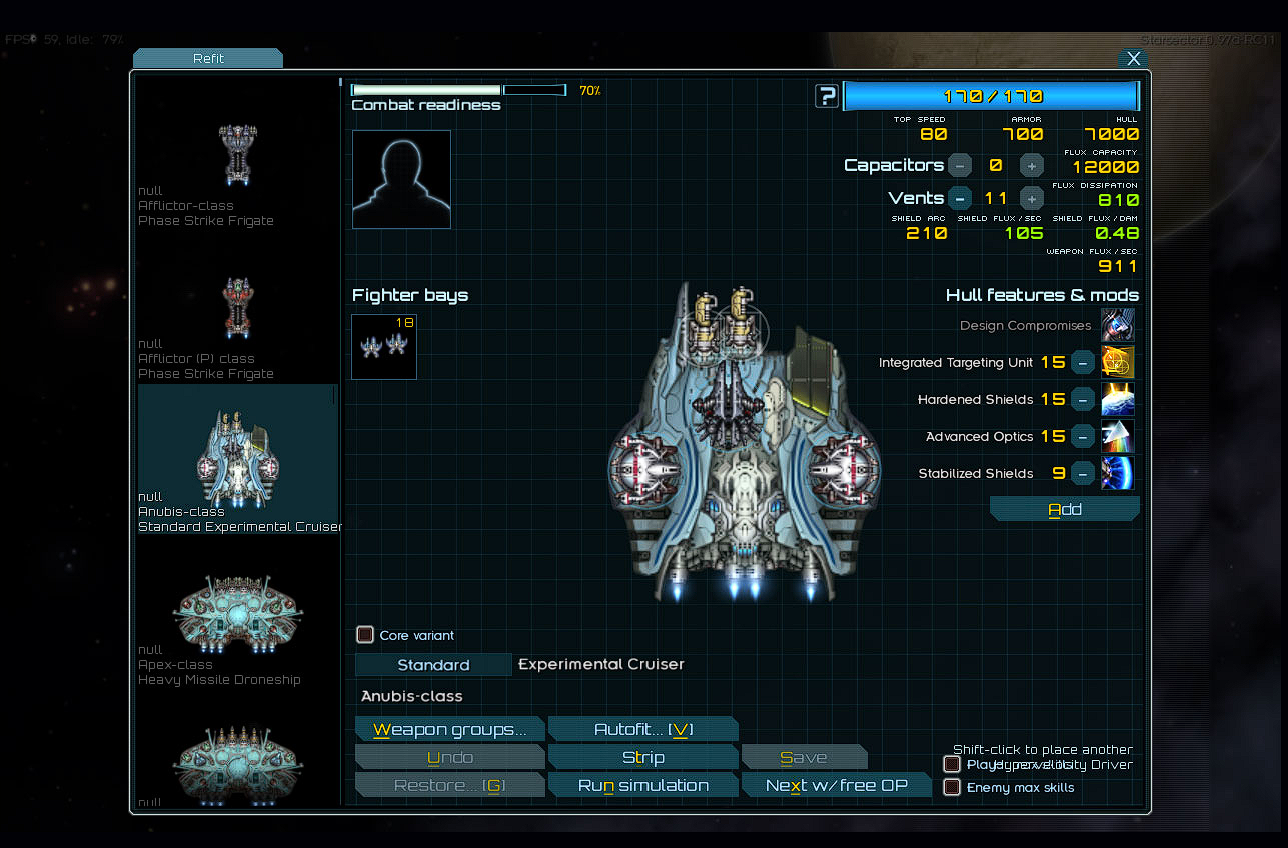
Task: Open the question mark help button
Action: (x=826, y=96)
